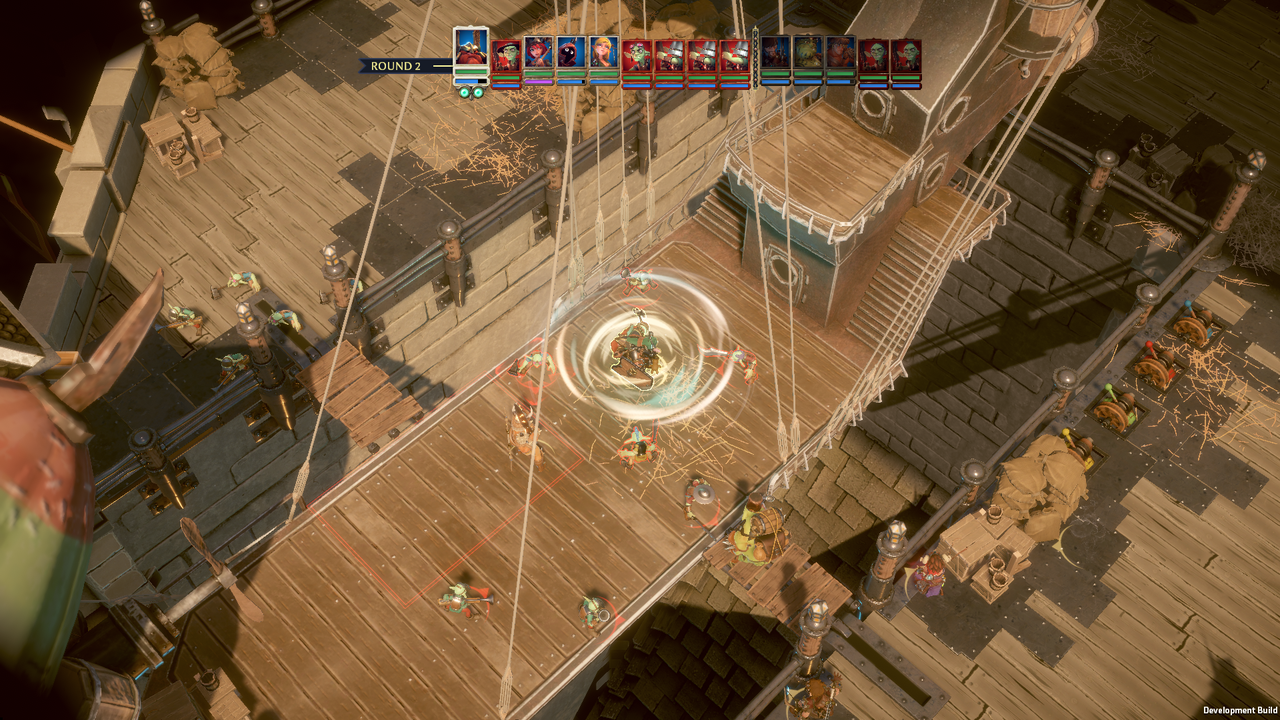The height and width of the screenshot is (720, 1280).
Task: Choose the dark hooded character's portrait
Action: click(571, 54)
